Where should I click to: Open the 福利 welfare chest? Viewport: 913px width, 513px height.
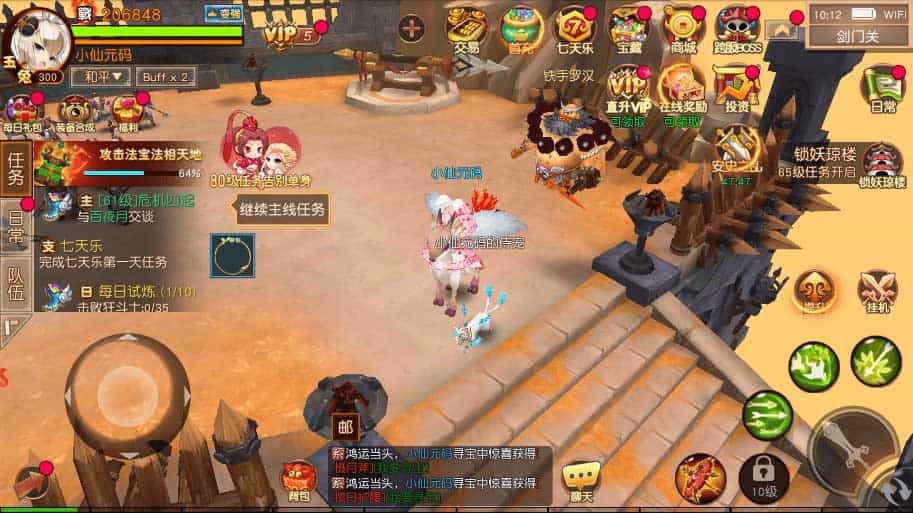point(128,114)
